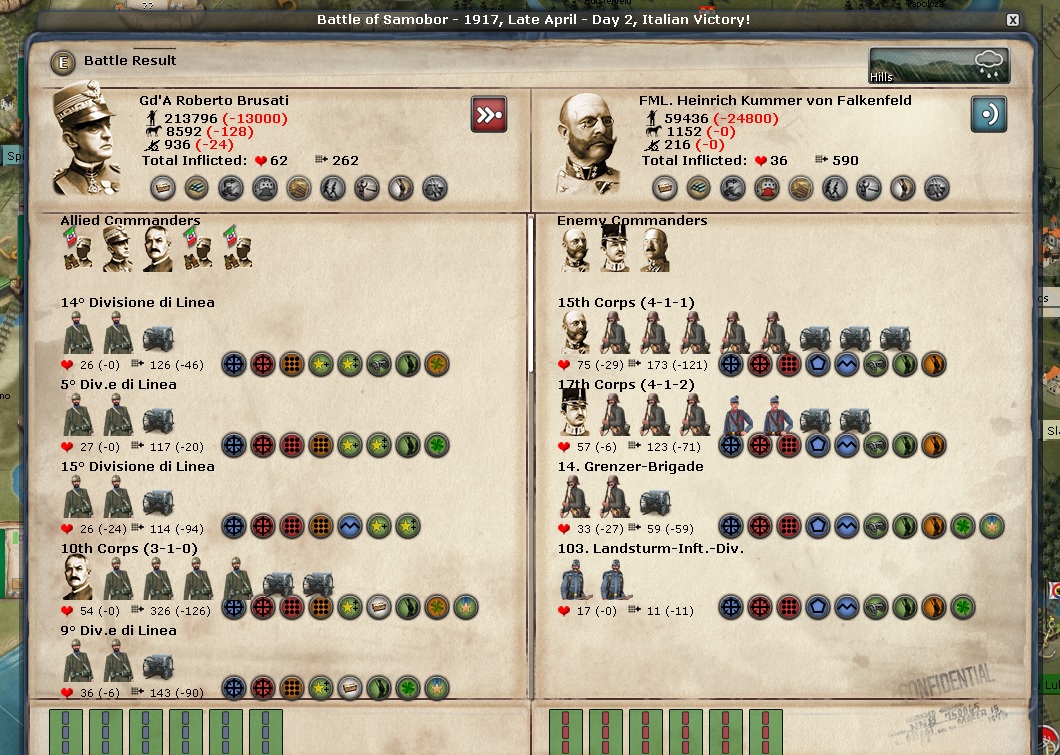1060x755 pixels.
Task: Click the 15th Corps commander portrait
Action: click(x=576, y=332)
